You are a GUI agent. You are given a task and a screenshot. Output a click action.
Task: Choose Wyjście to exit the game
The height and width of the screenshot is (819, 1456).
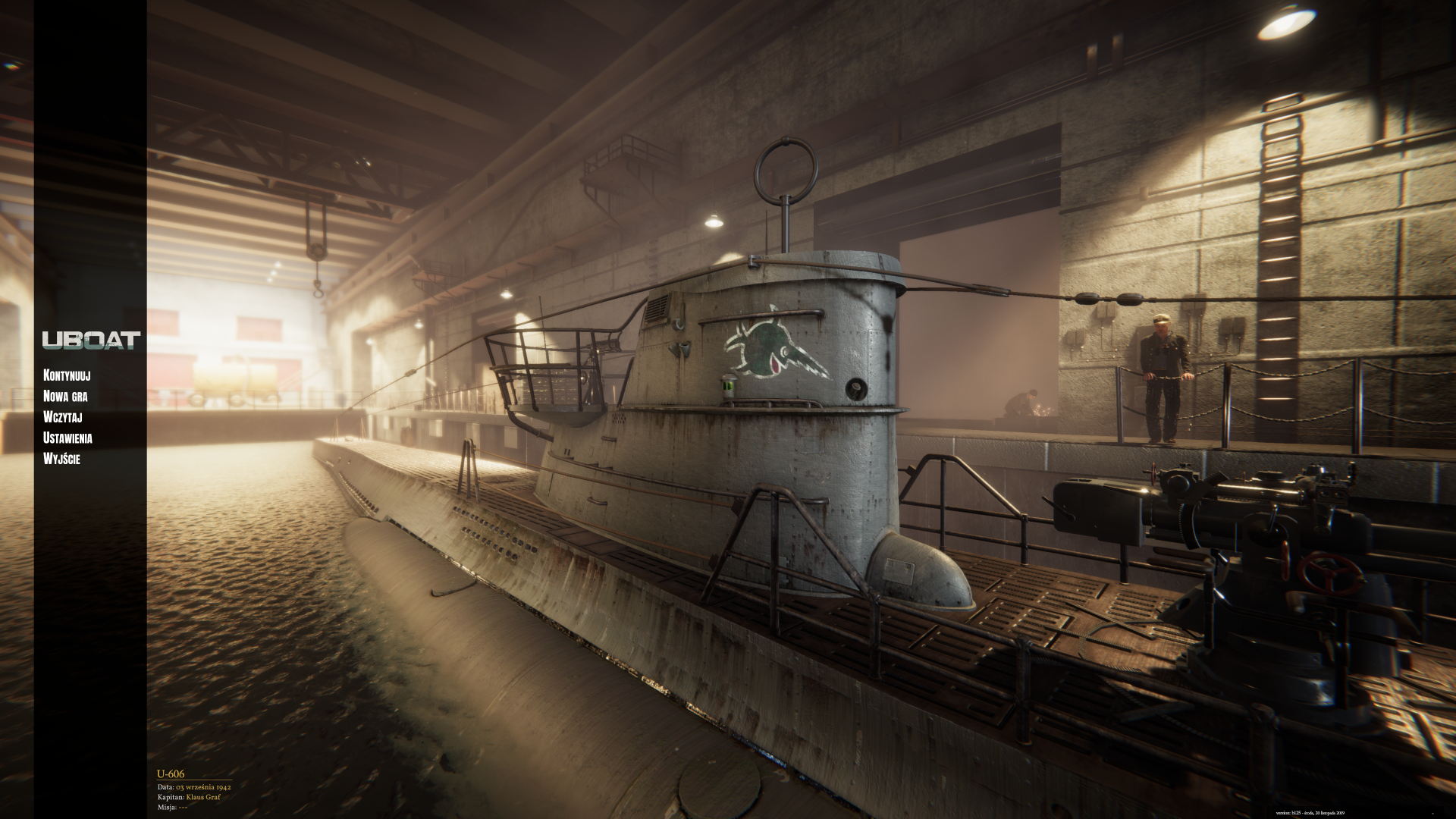pos(62,459)
